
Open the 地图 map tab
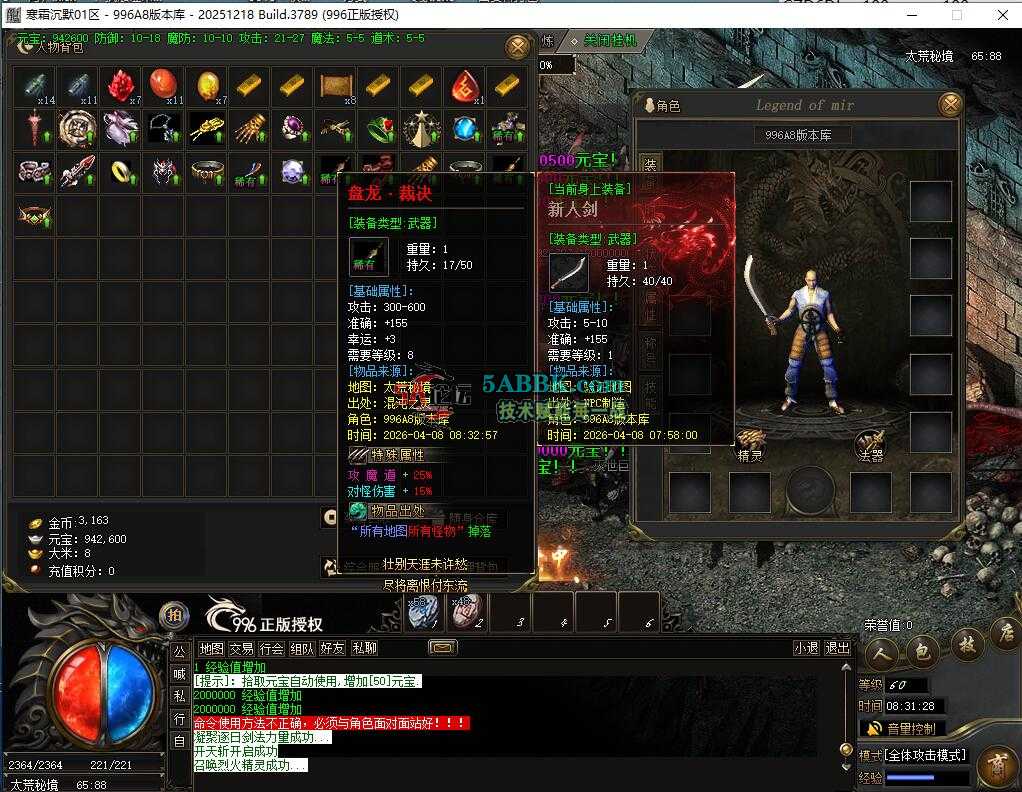[211, 648]
